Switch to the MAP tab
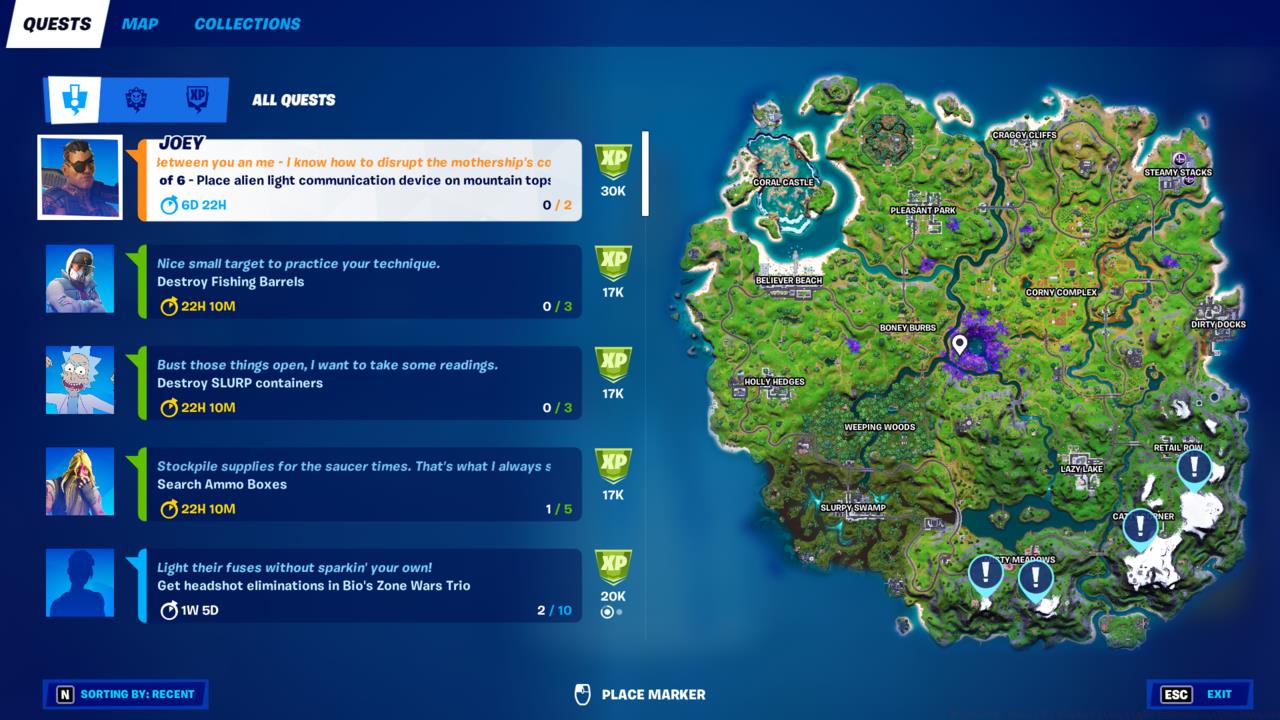This screenshot has height=720, width=1280. (x=140, y=23)
